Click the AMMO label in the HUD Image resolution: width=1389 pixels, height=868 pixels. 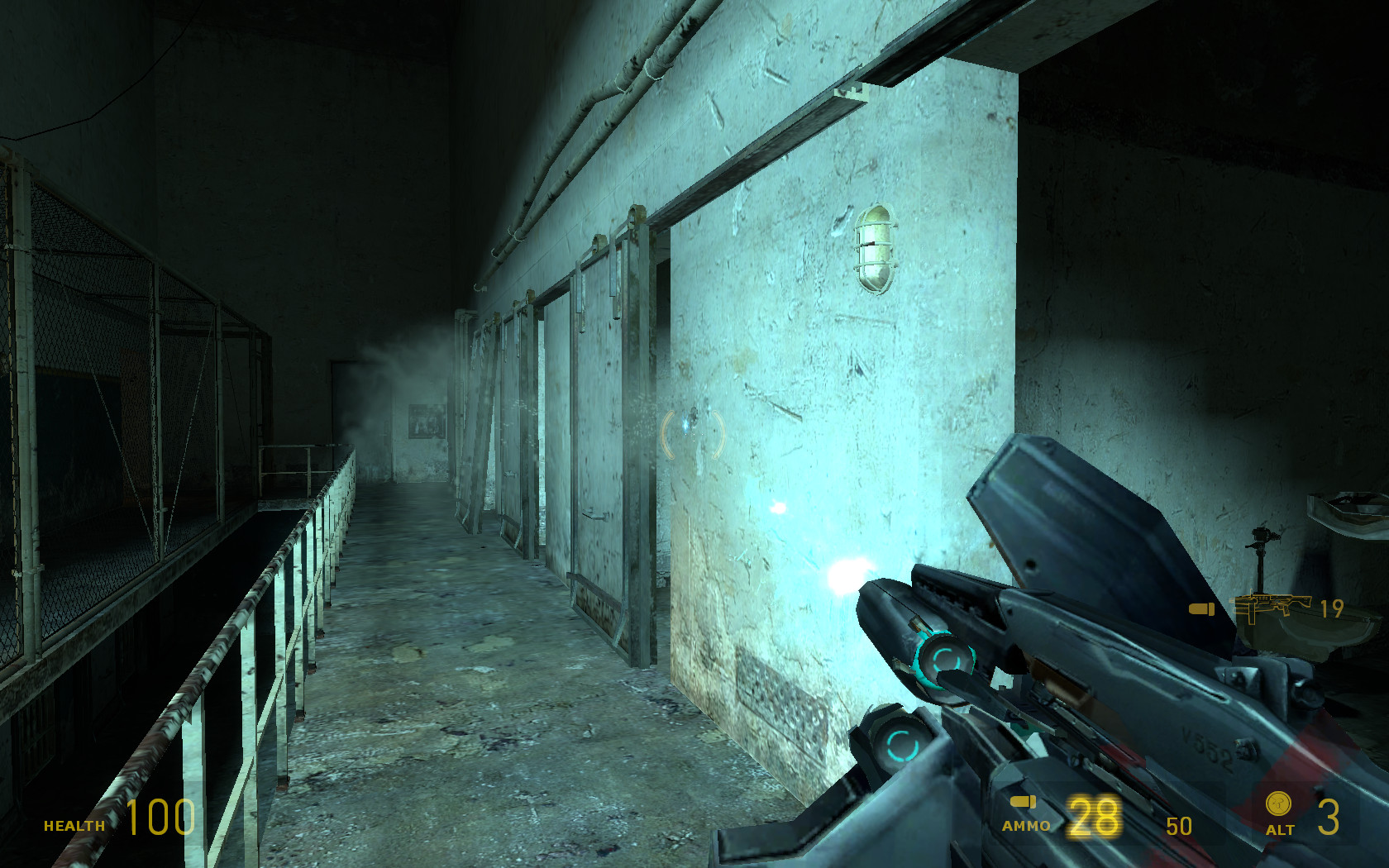[1025, 825]
